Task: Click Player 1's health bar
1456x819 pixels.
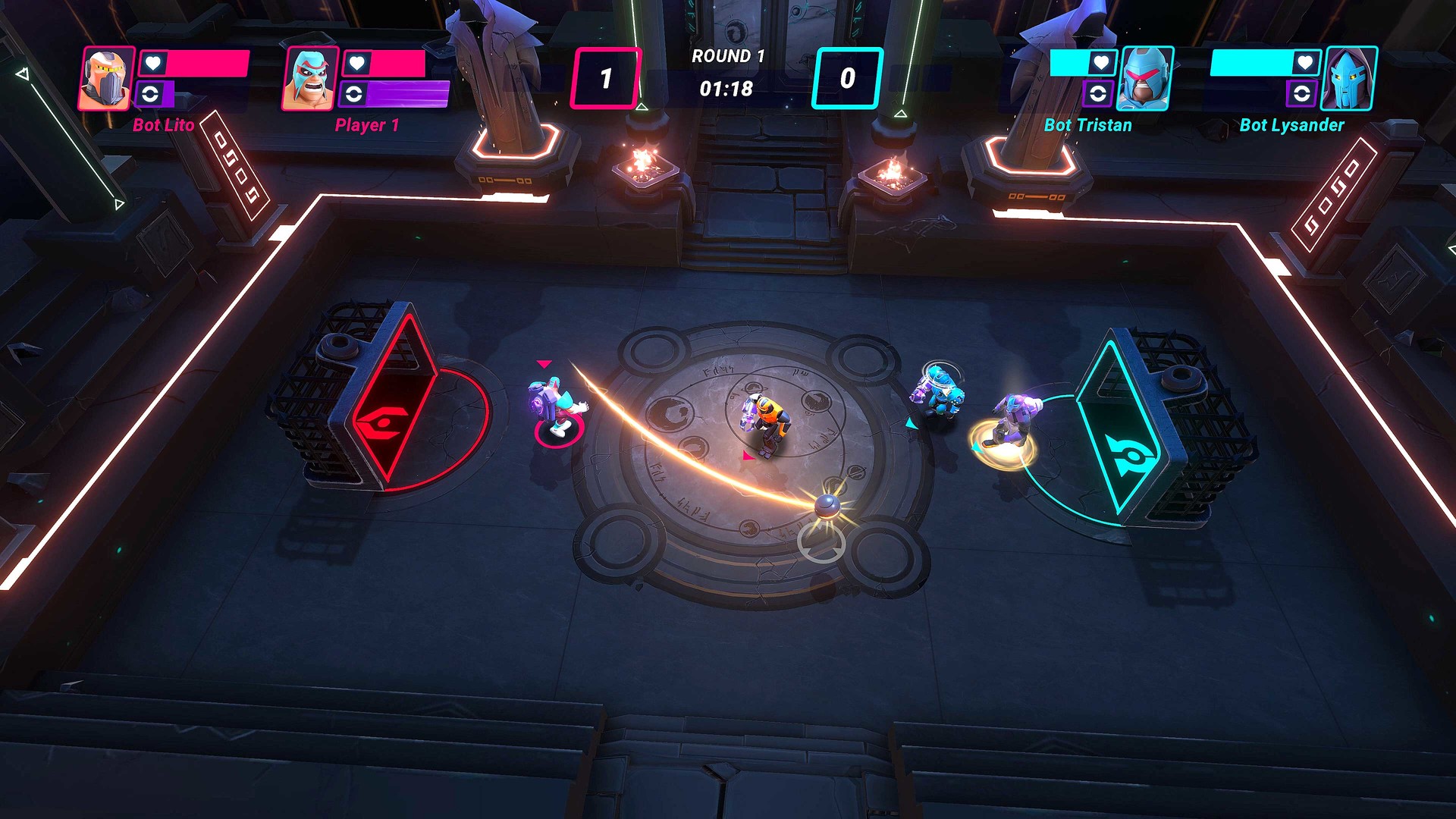Action: pyautogui.click(x=396, y=63)
